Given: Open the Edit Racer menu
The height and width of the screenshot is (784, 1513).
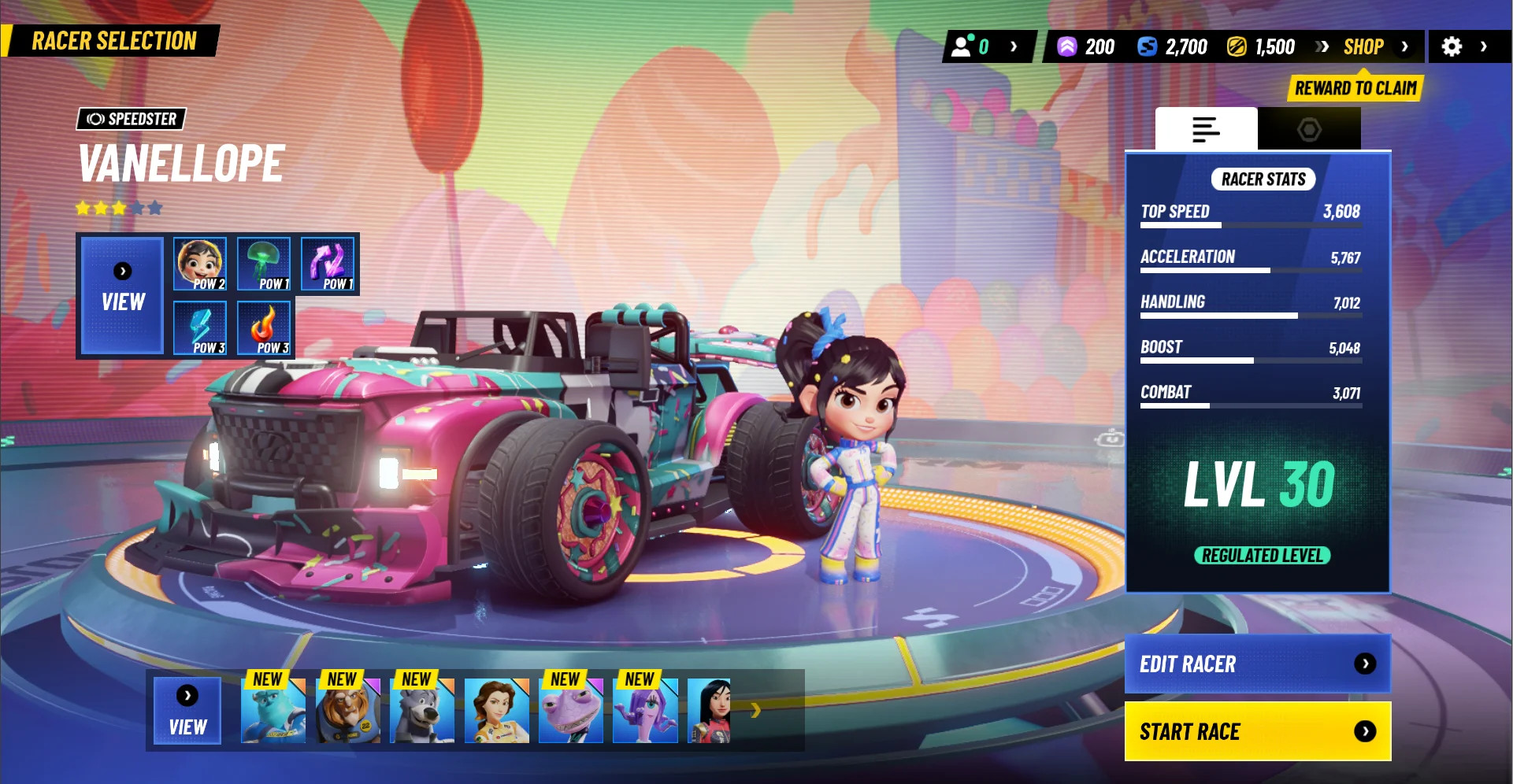Looking at the screenshot, I should coord(1257,664).
